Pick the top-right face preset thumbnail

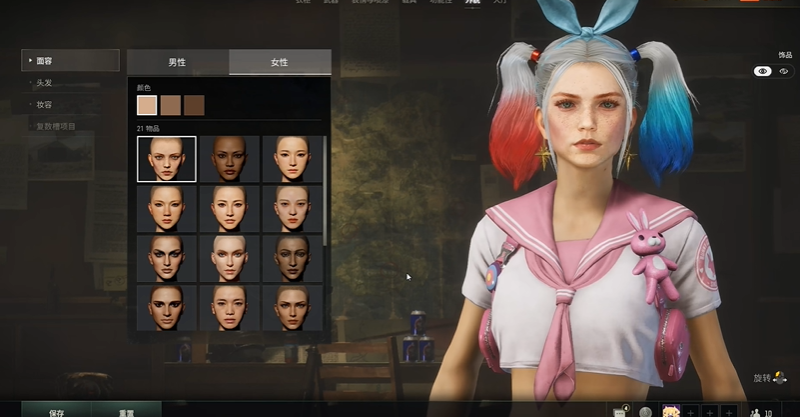click(292, 159)
